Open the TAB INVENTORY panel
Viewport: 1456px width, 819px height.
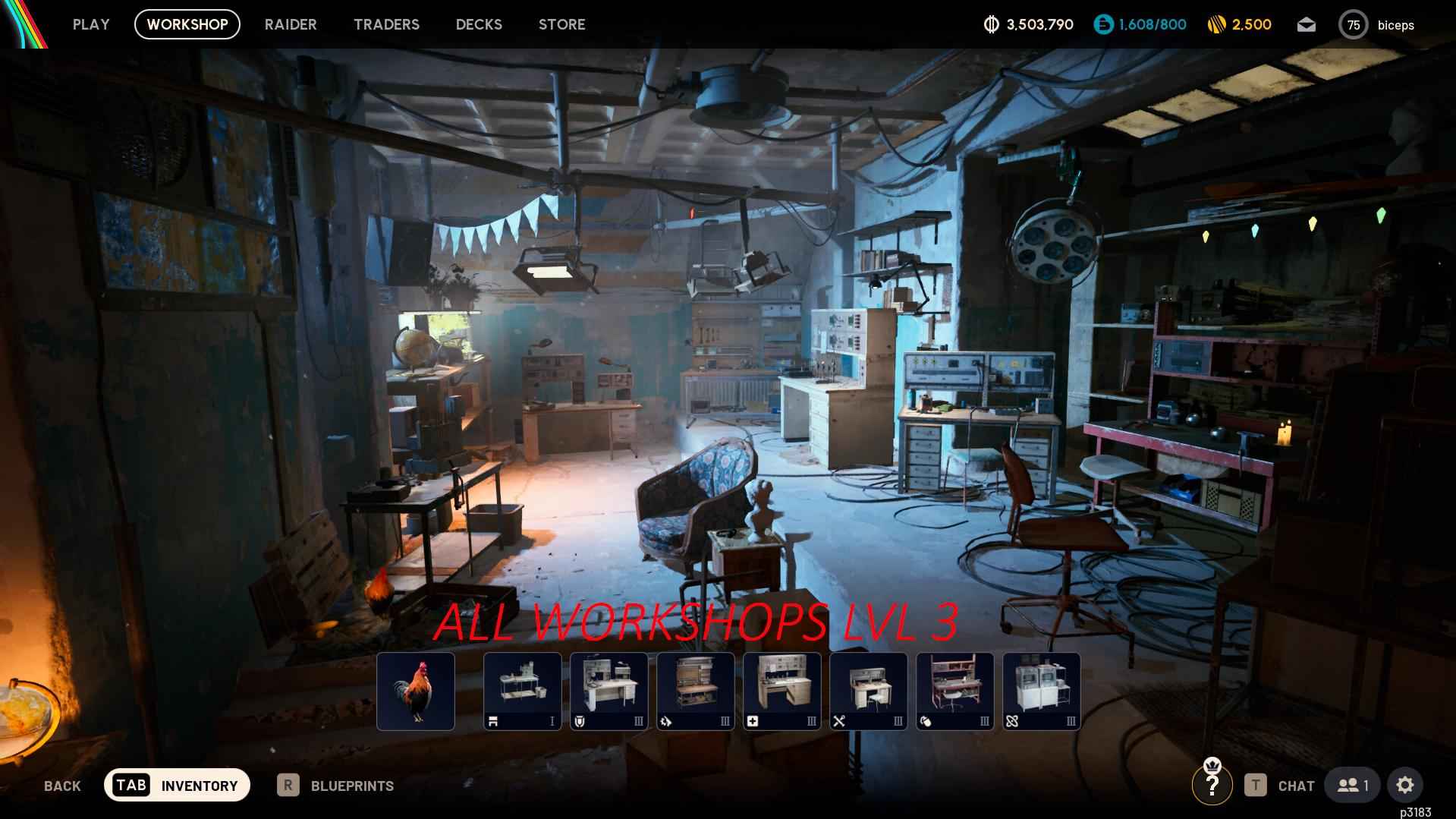coord(177,785)
